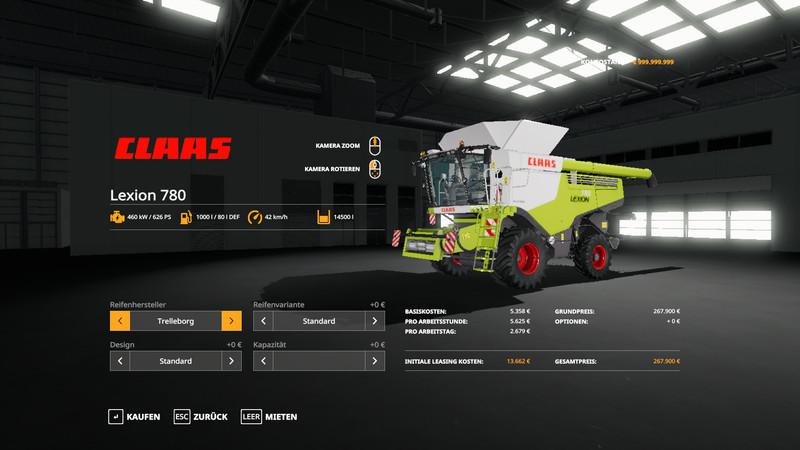This screenshot has width=800, height=450.
Task: Choose the next Design option
Action: tap(231, 361)
